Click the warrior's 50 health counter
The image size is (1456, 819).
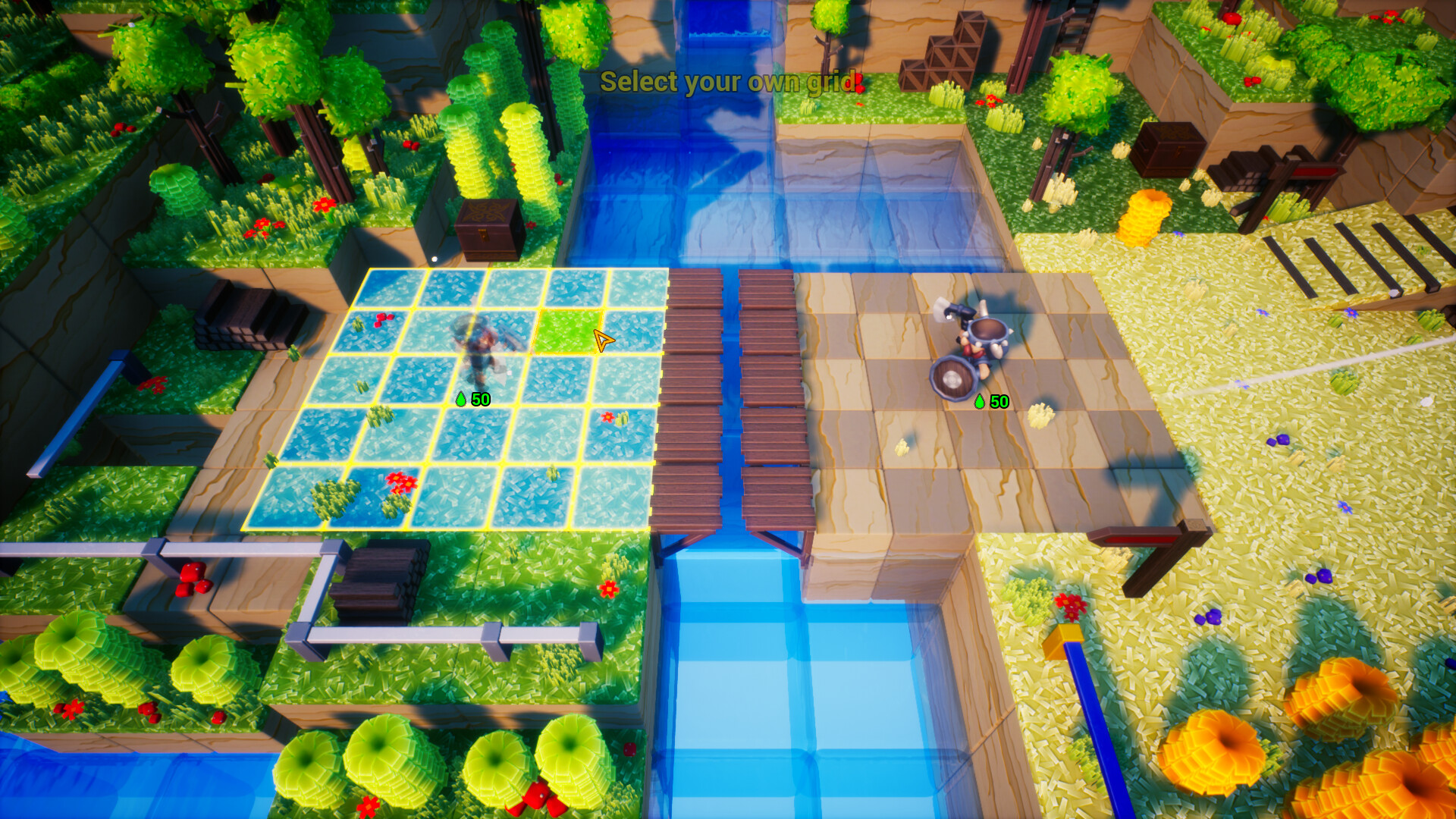479,397
